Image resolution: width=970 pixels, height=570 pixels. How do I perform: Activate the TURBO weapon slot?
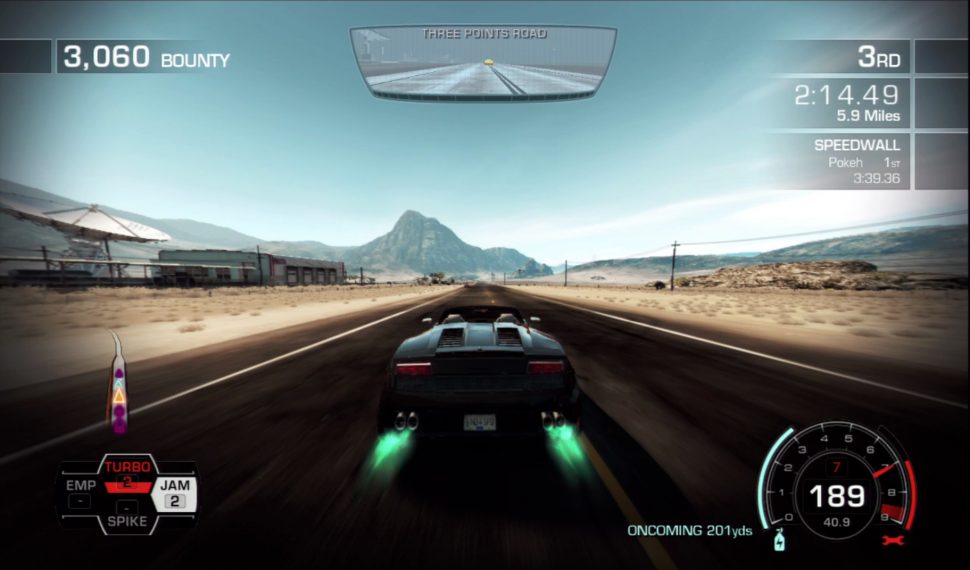coord(127,471)
